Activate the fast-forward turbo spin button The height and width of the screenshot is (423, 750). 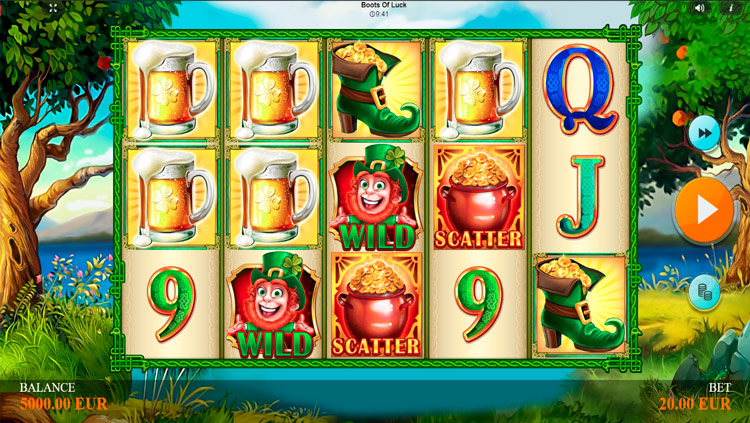(x=704, y=132)
